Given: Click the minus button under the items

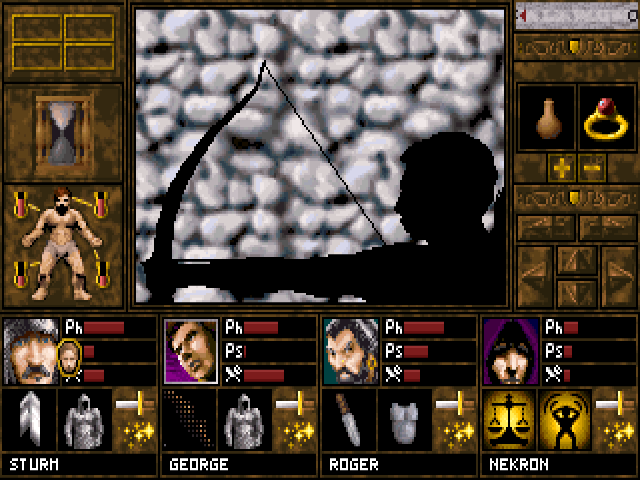Looking at the screenshot, I should pos(591,168).
